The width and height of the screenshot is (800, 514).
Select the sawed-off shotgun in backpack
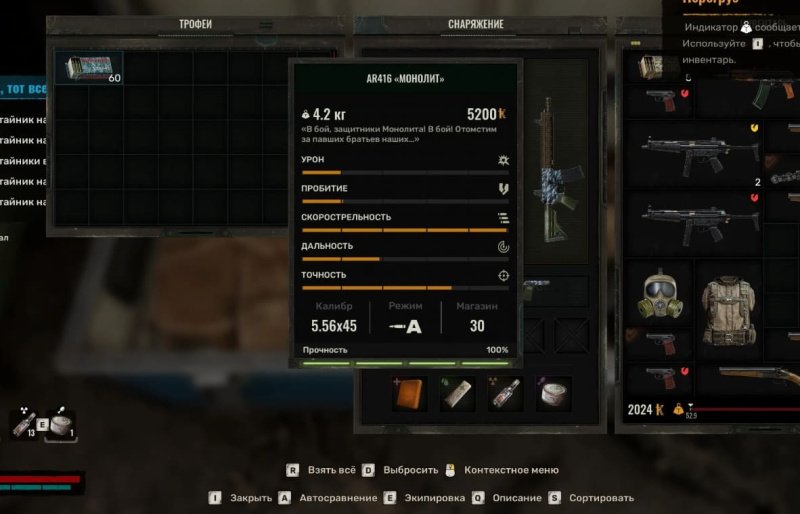click(758, 376)
